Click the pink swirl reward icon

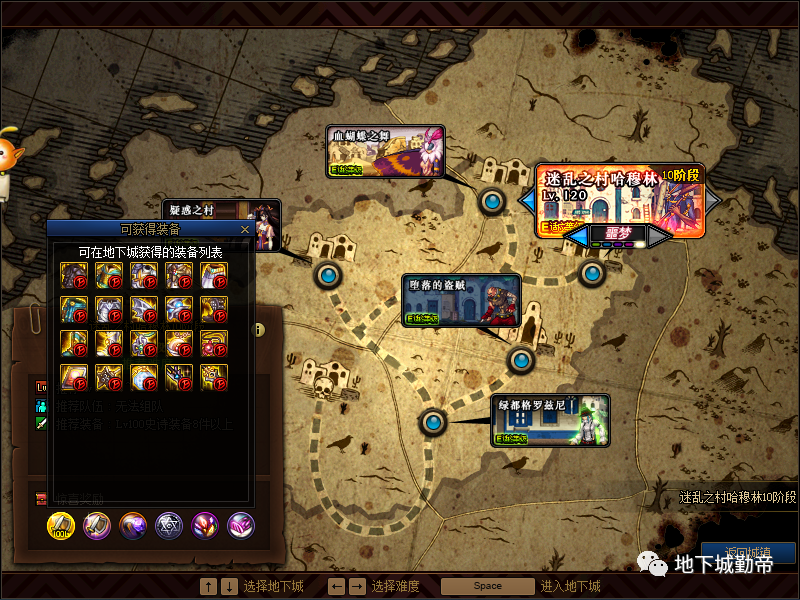(241, 526)
